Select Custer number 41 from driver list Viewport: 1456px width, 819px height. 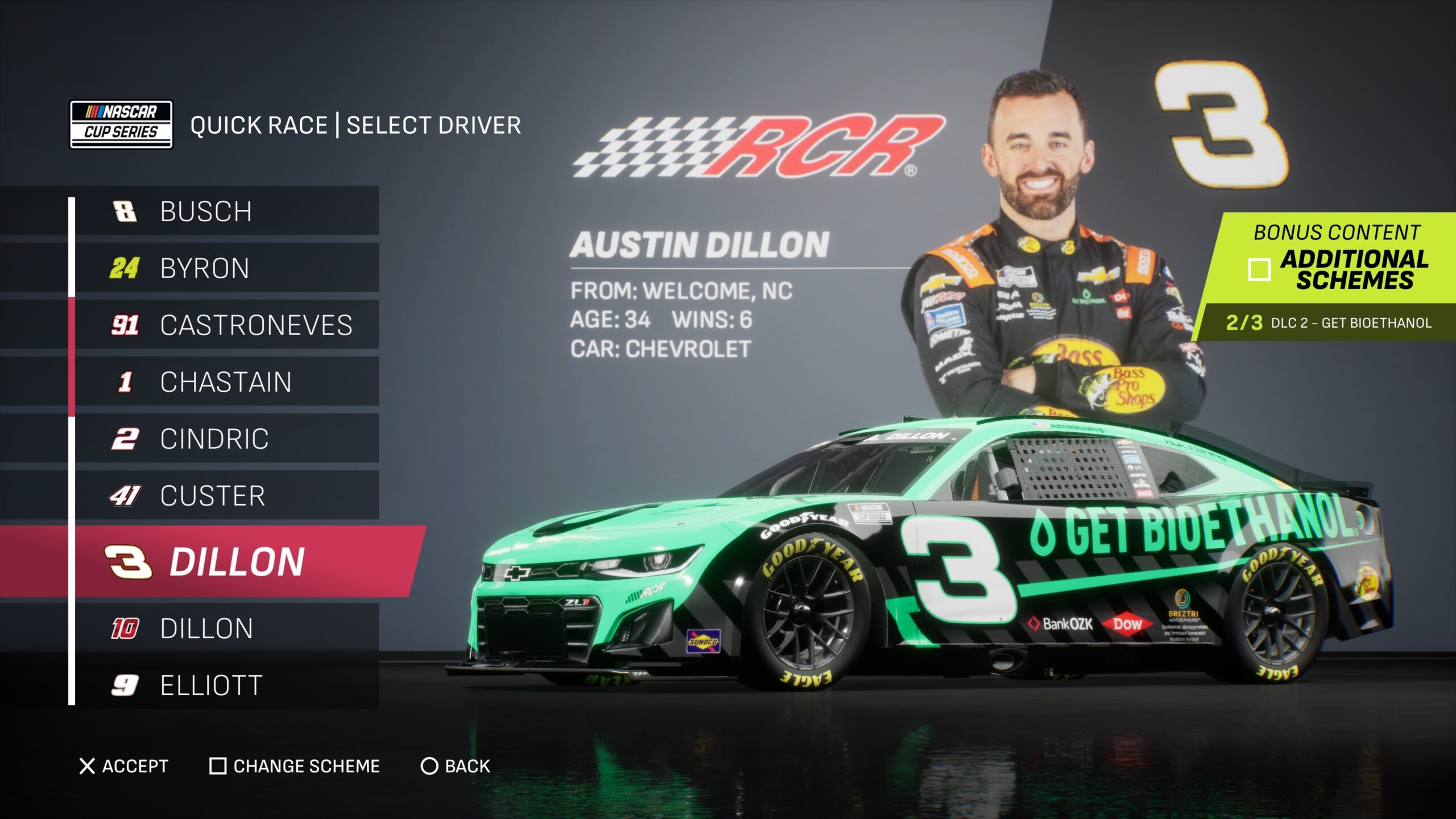tap(227, 495)
